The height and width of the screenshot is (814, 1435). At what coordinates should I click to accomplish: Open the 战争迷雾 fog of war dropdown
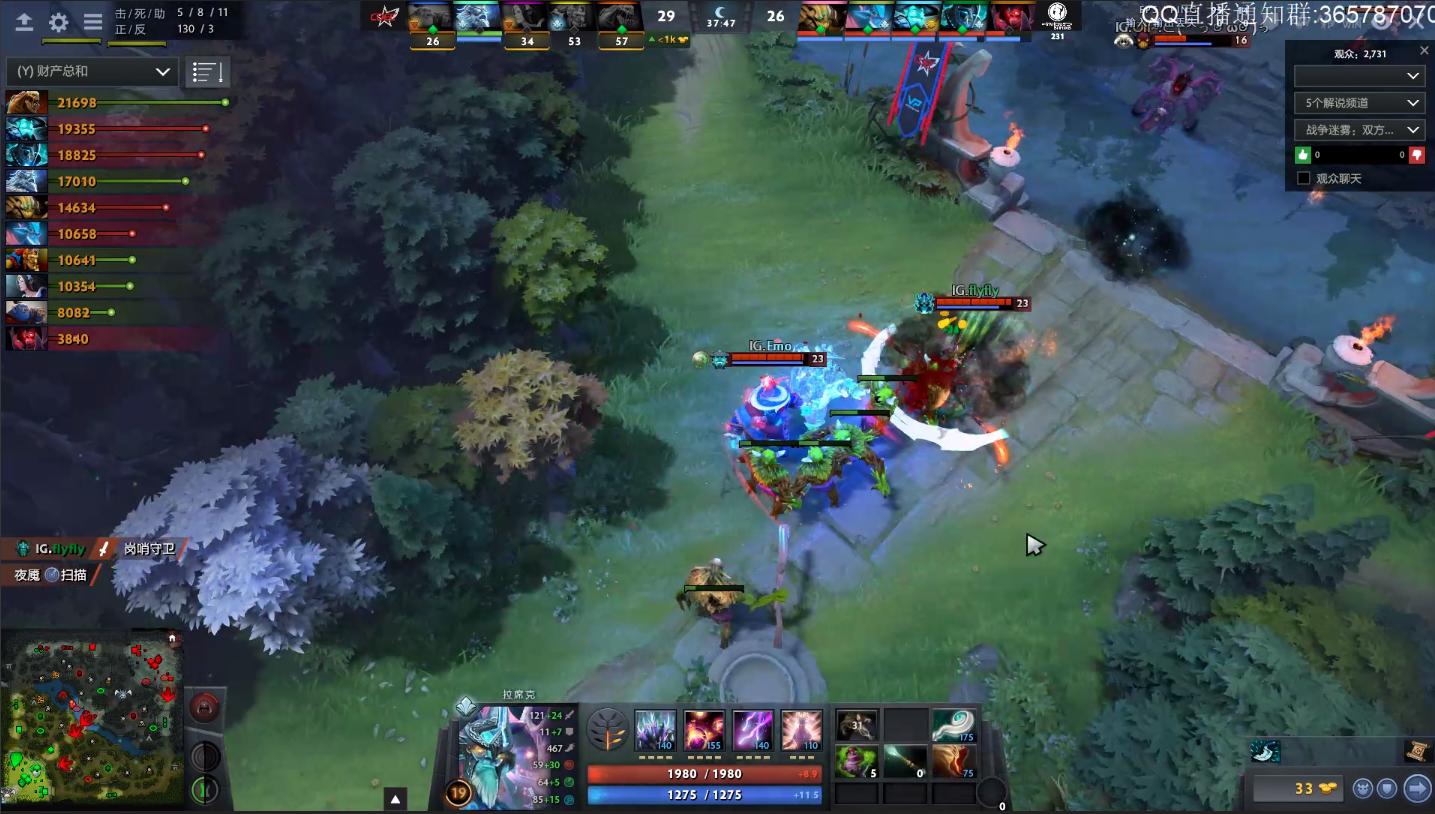(x=1357, y=129)
